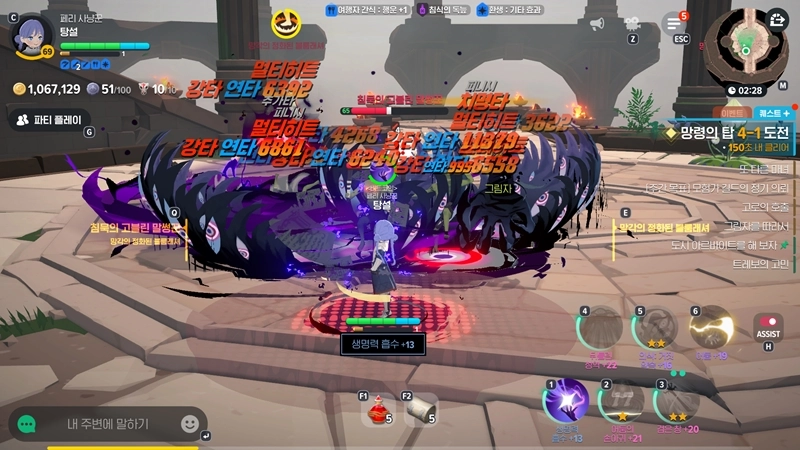Click the exit dungeon icon beside minimap
This screenshot has width=800, height=450.
[777, 19]
